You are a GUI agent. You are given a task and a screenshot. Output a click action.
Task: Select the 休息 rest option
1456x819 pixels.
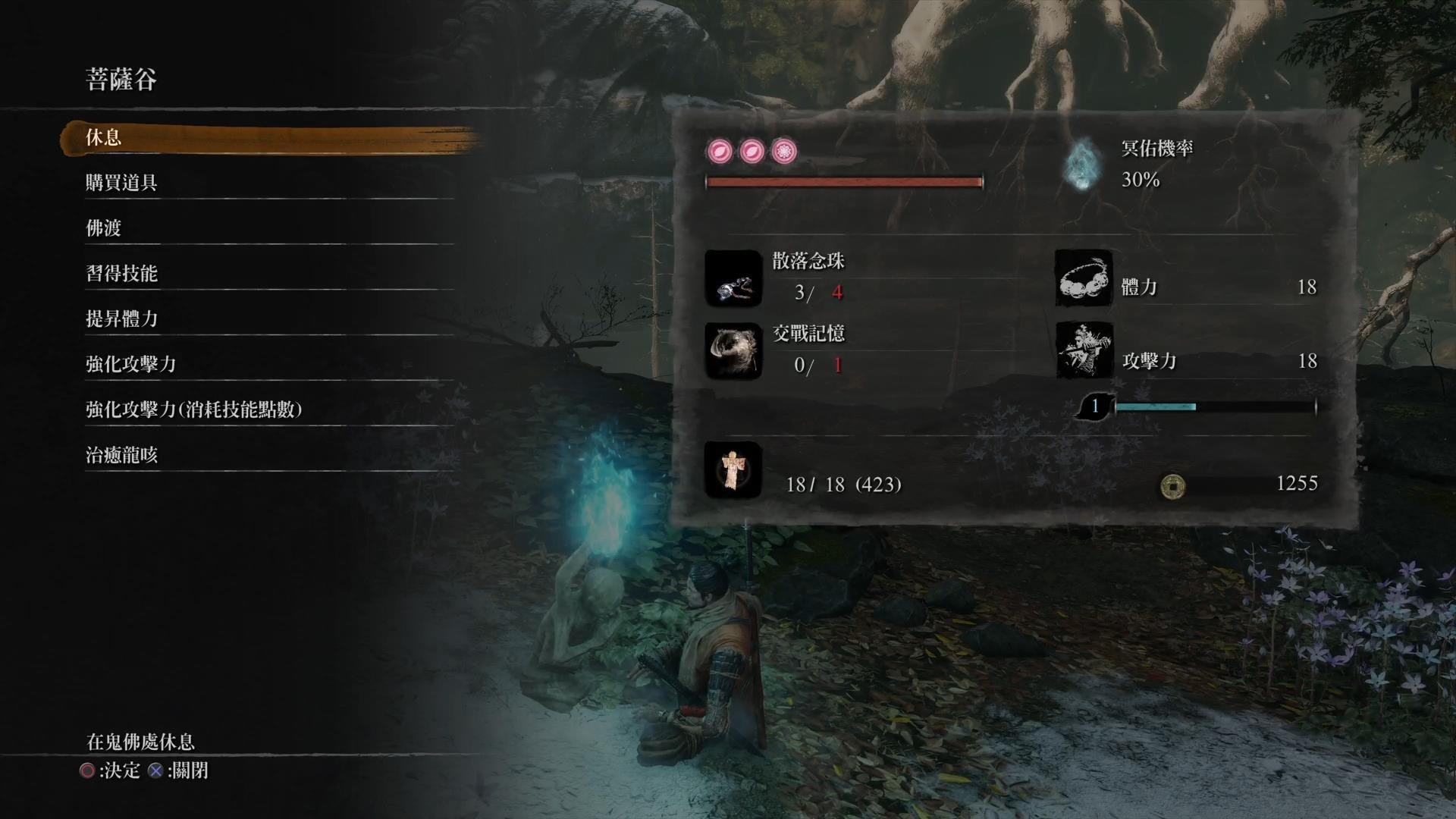coord(104,137)
